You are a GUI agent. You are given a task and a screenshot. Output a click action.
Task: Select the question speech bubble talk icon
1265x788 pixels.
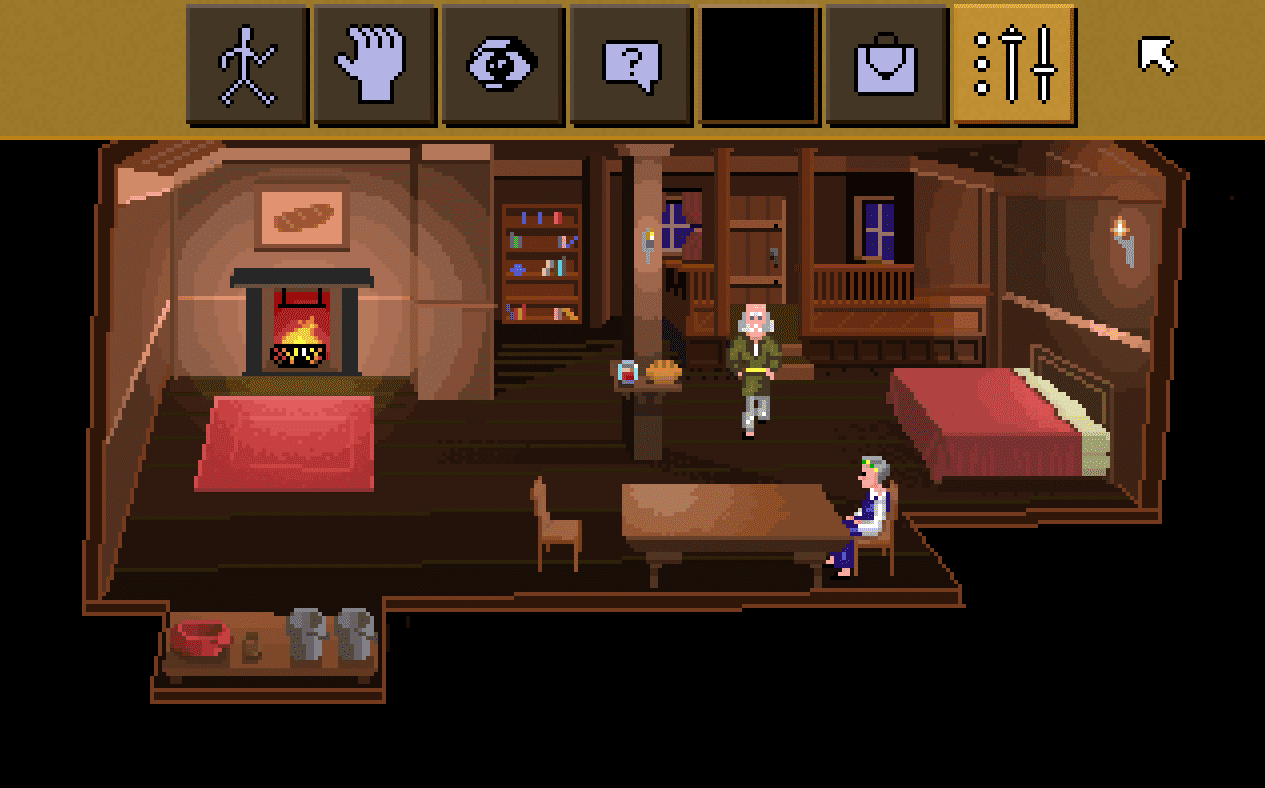click(631, 65)
